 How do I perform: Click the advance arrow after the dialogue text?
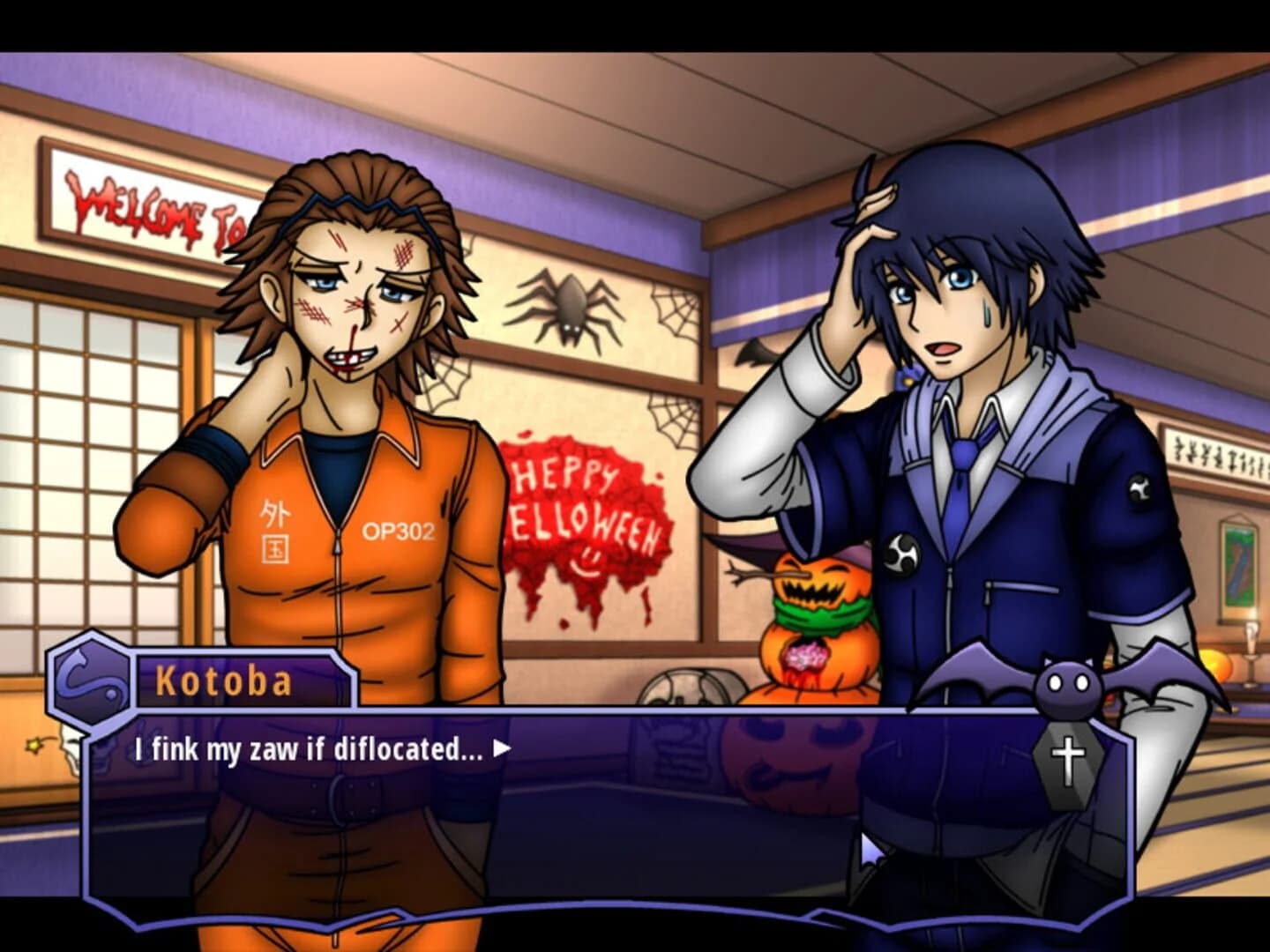click(x=504, y=748)
